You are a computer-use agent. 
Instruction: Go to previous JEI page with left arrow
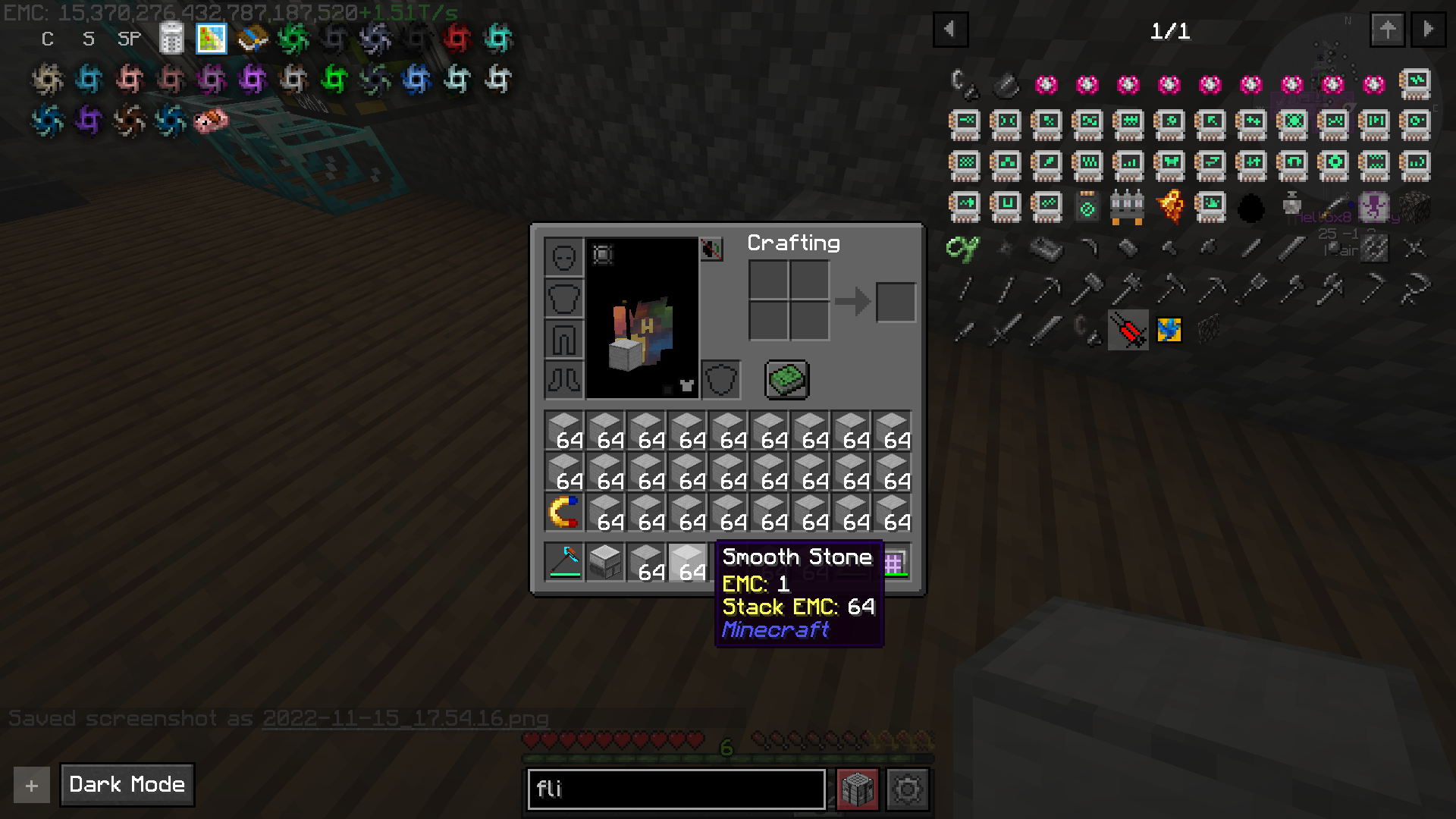[x=951, y=30]
